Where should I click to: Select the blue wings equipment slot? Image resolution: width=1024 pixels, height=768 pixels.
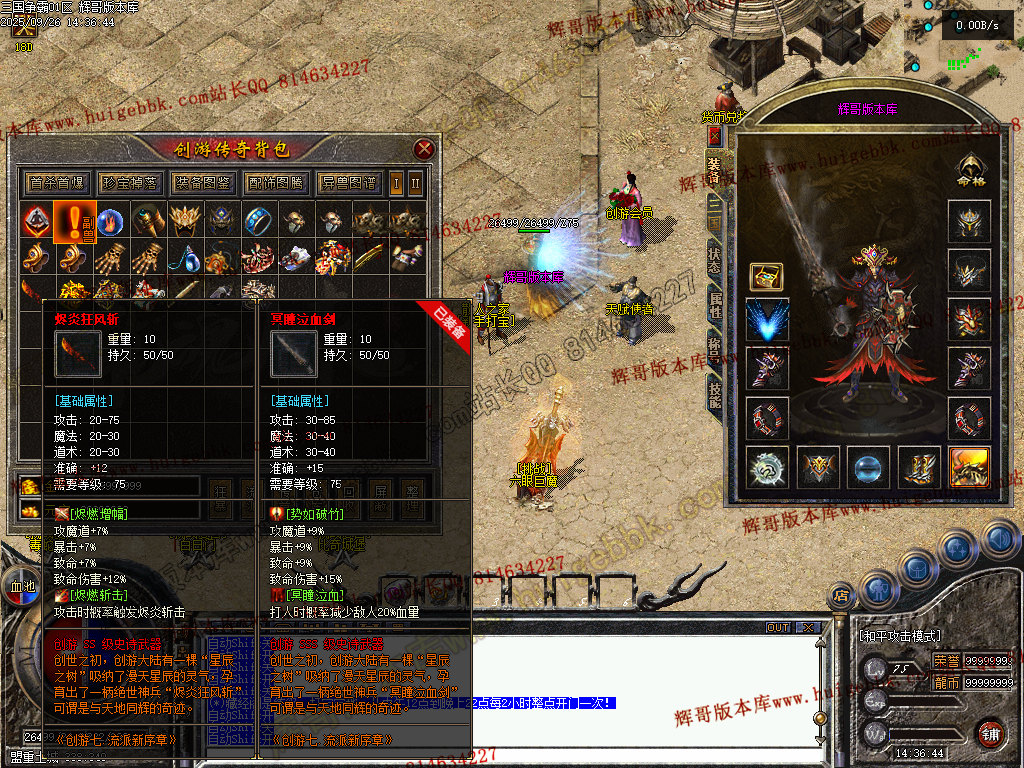tap(767, 320)
